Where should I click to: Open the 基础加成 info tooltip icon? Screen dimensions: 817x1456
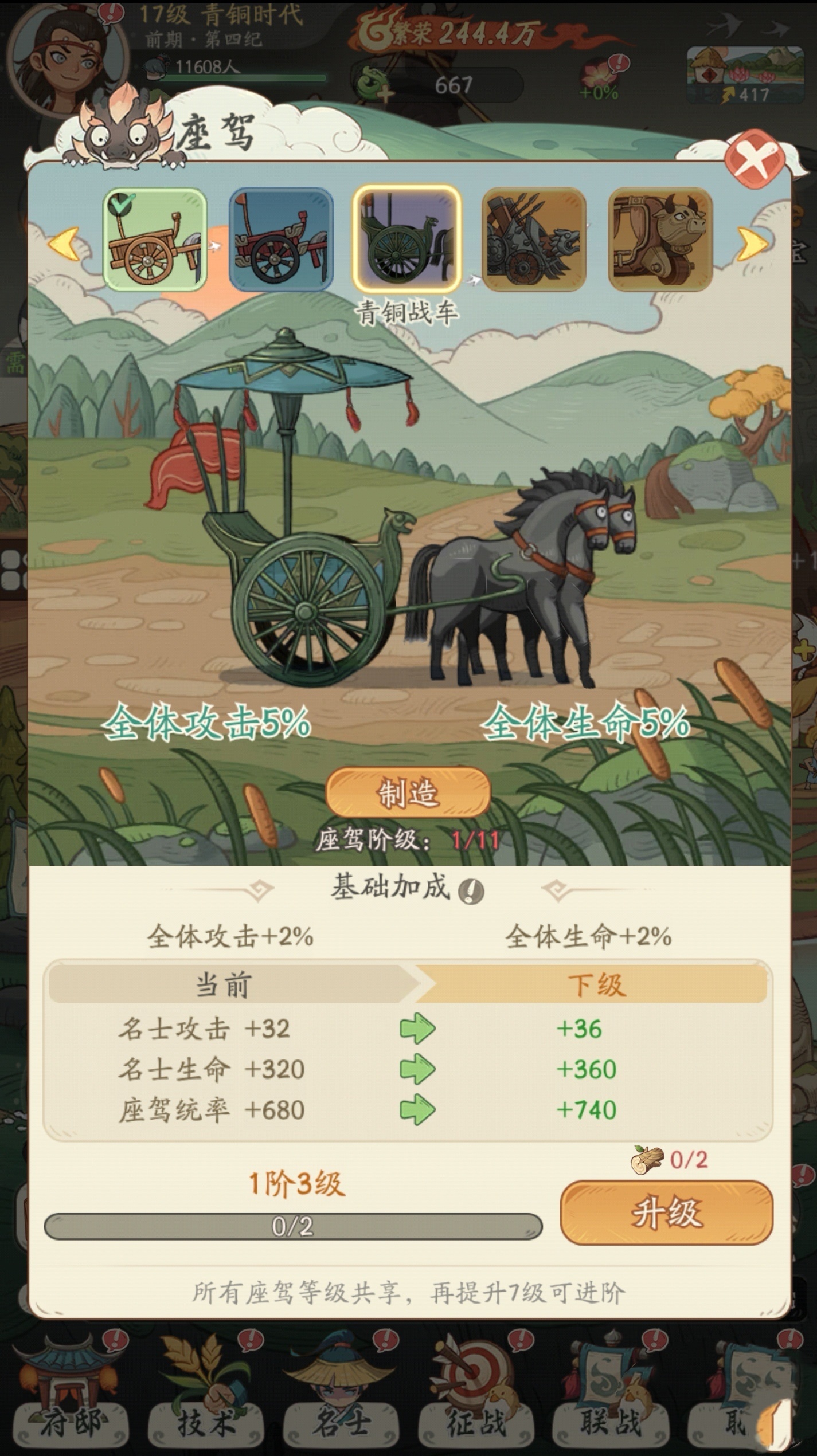tap(471, 892)
